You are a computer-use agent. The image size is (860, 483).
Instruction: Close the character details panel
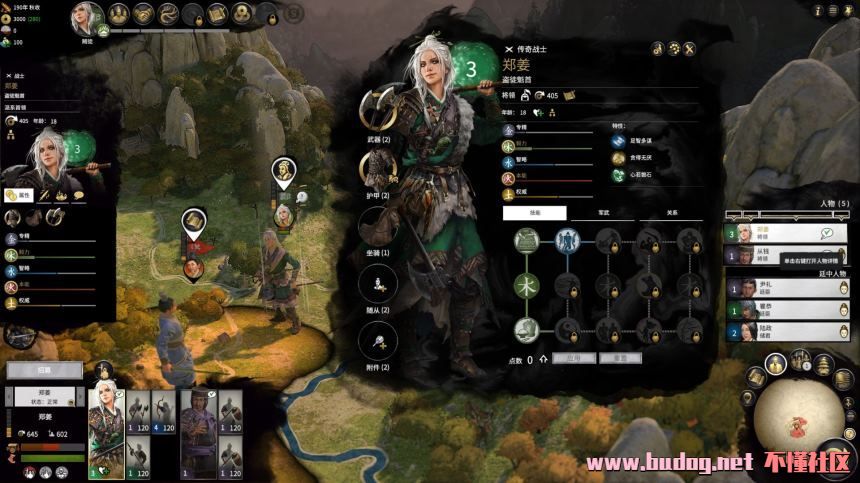[690, 47]
